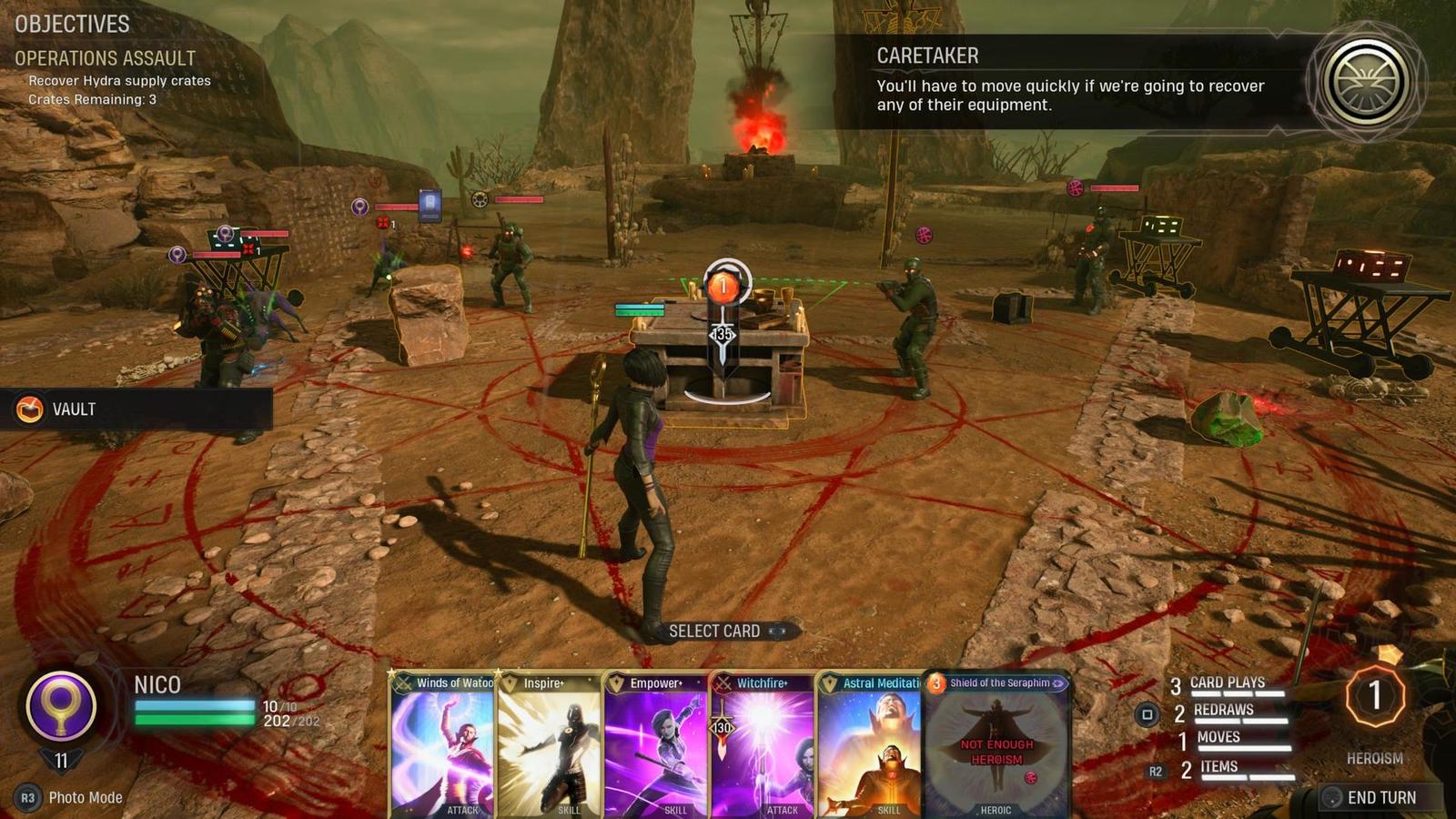Select the Moves counter
1456x819 pixels.
click(1218, 737)
